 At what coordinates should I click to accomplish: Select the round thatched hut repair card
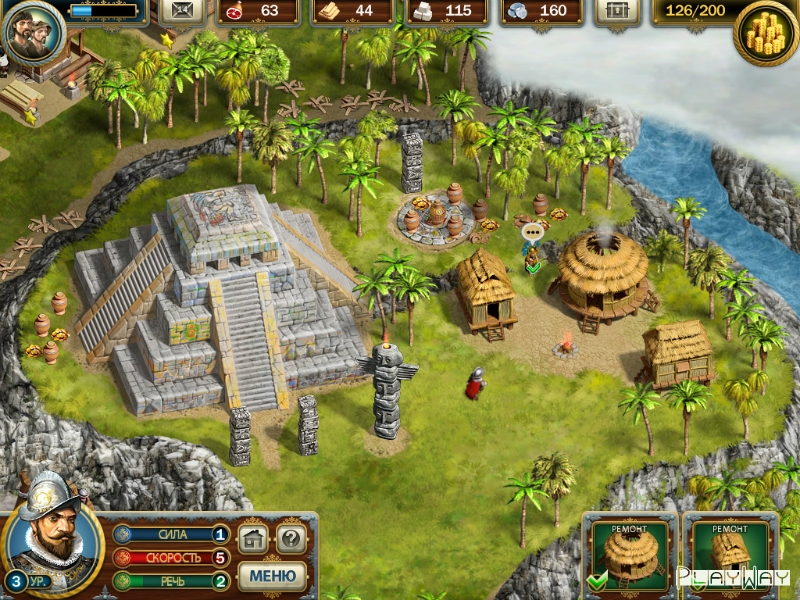click(629, 554)
